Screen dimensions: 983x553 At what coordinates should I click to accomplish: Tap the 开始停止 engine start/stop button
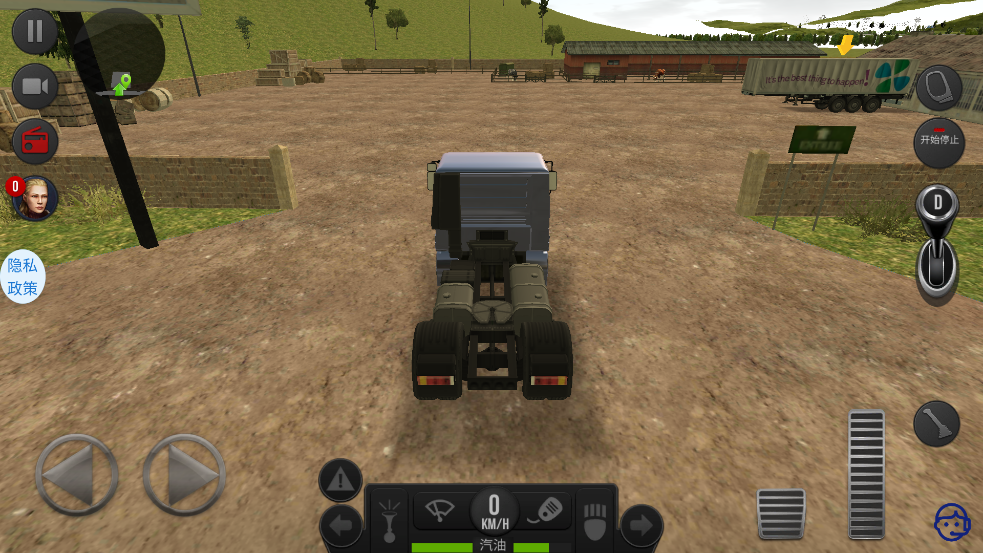tap(938, 142)
